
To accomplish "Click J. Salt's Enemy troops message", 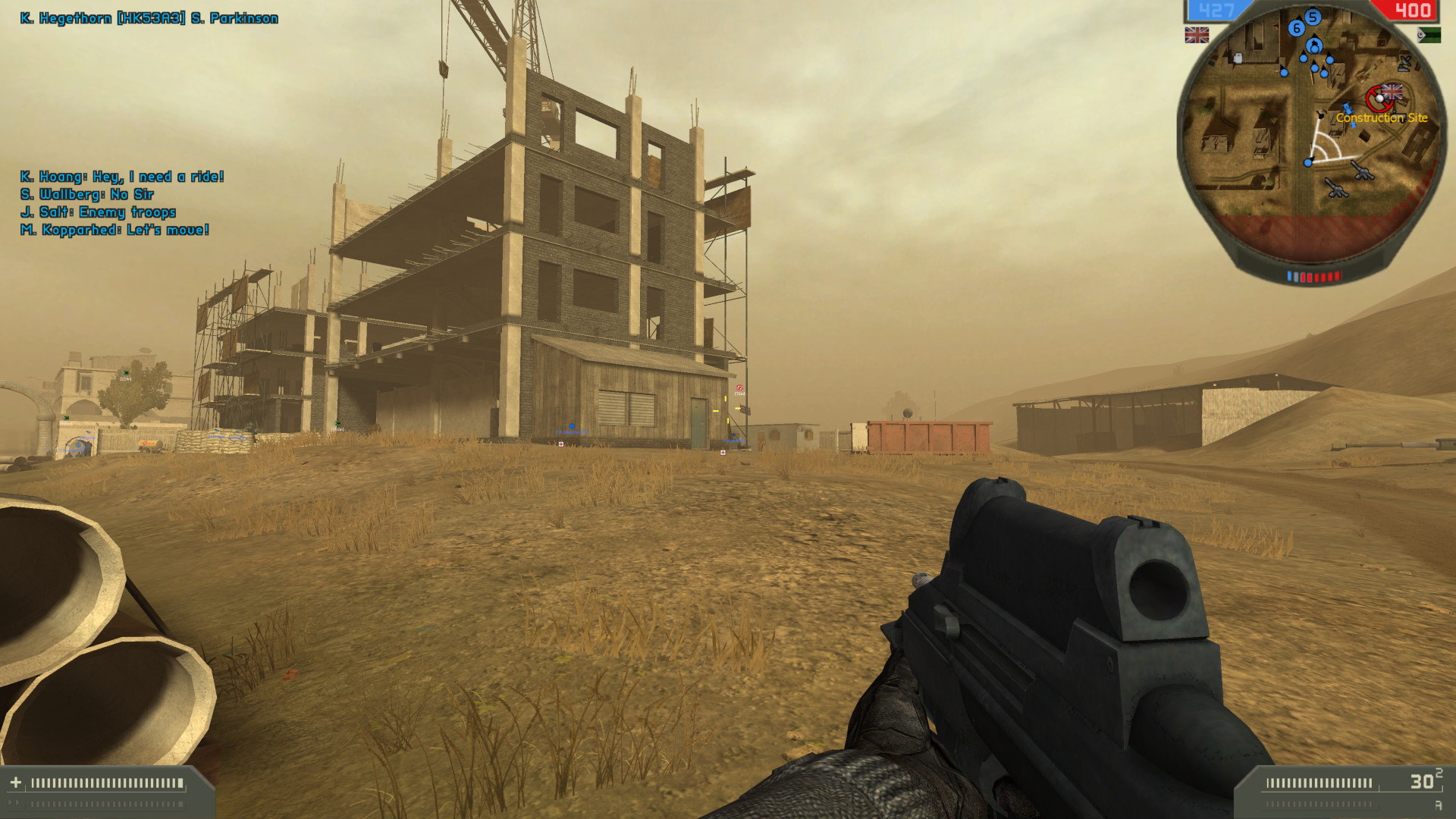I will [x=99, y=212].
